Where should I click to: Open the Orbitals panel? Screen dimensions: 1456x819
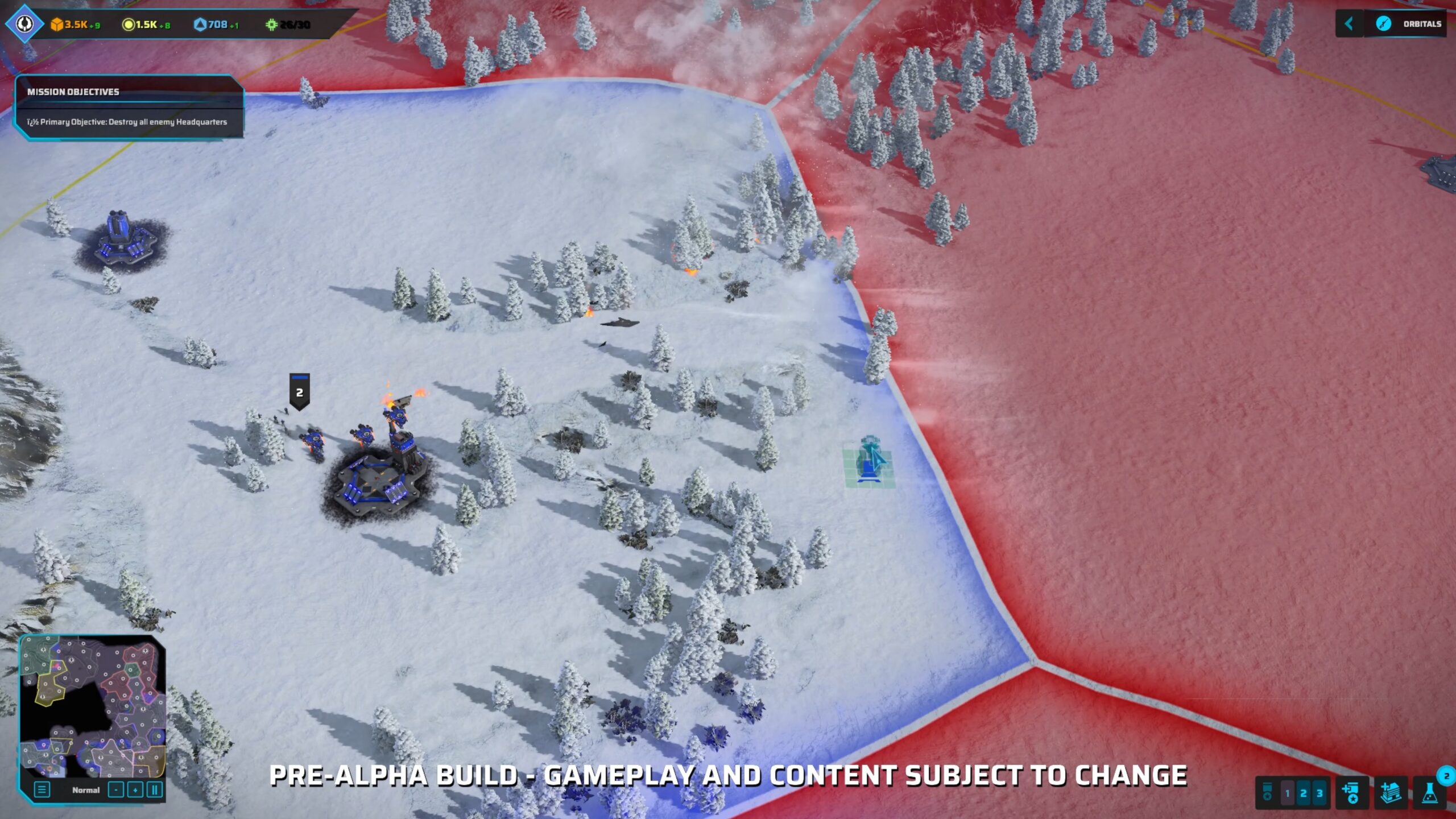pos(1412,24)
